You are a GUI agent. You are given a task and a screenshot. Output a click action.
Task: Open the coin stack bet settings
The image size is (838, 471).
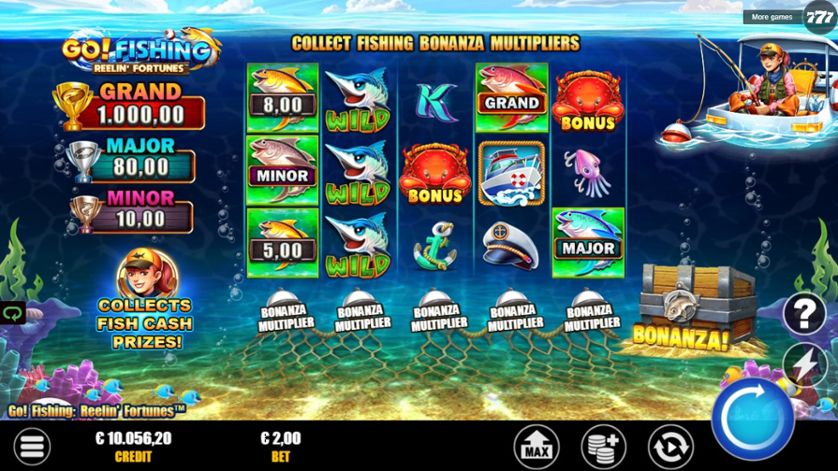click(x=603, y=445)
